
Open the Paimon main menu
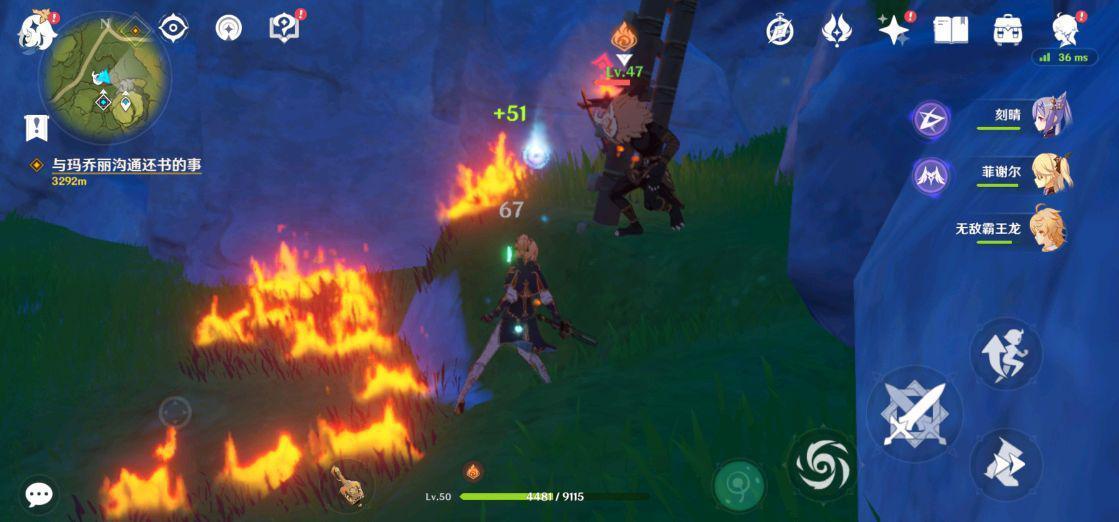point(37,31)
